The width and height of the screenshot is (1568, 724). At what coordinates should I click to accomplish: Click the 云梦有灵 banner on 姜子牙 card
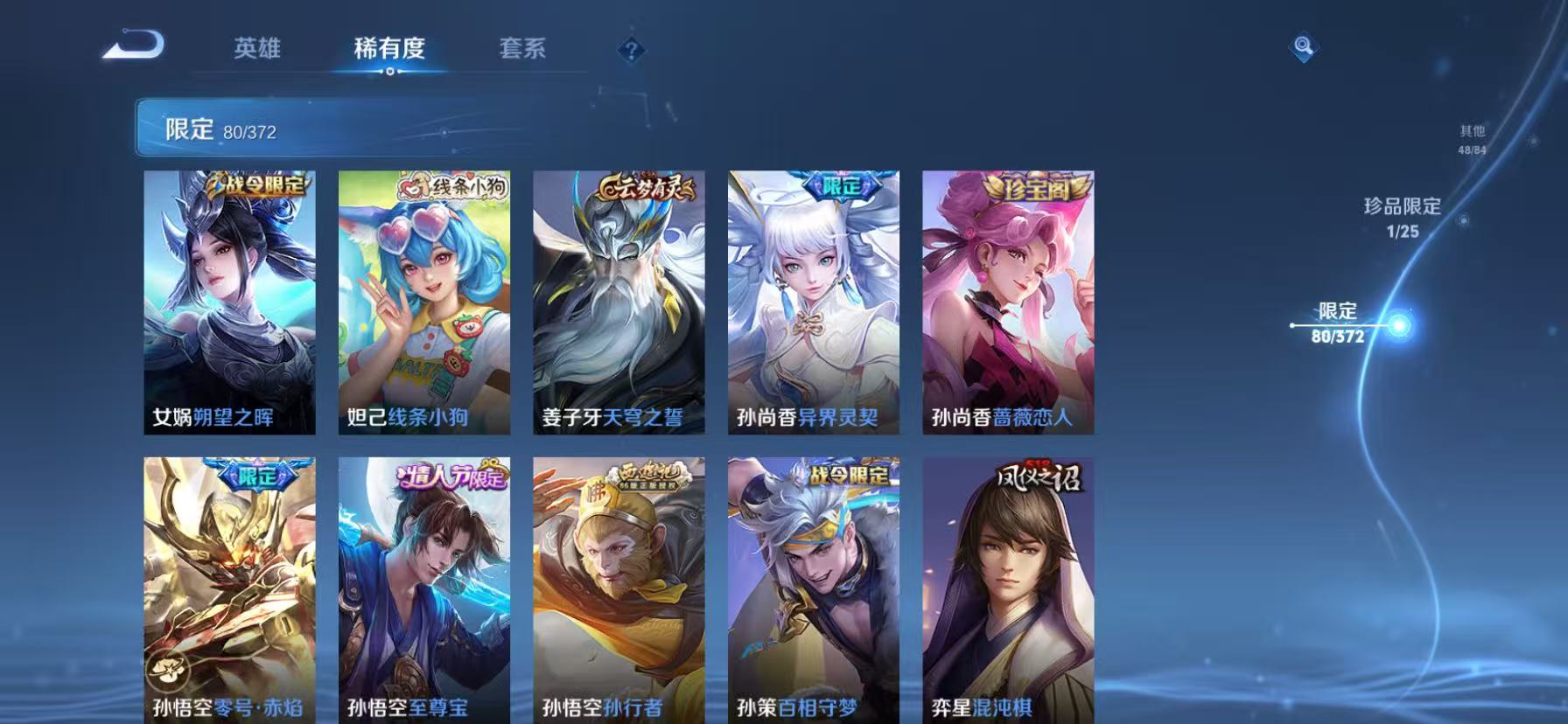point(647,184)
